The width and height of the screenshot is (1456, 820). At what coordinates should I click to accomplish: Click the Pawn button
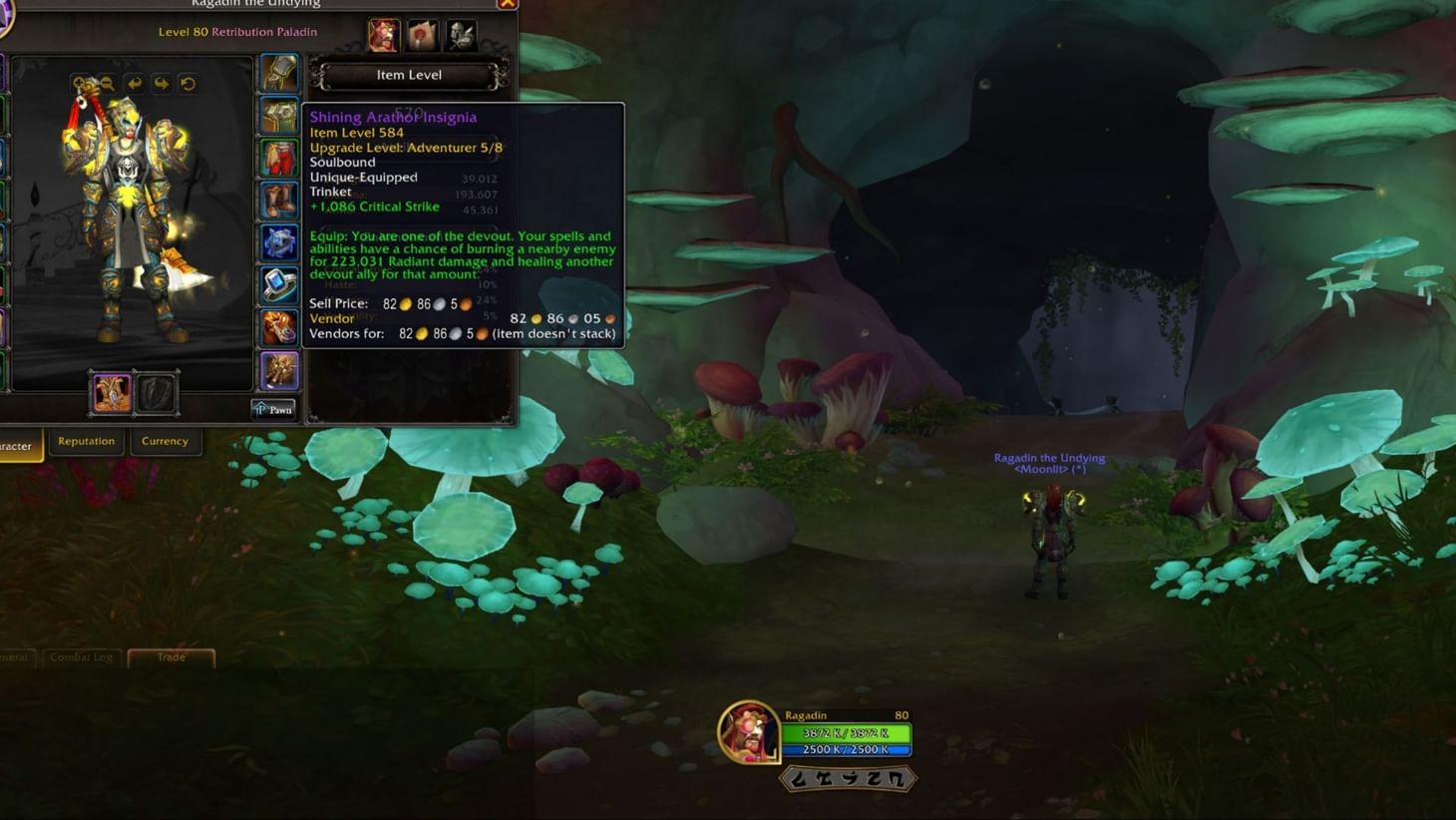[274, 409]
